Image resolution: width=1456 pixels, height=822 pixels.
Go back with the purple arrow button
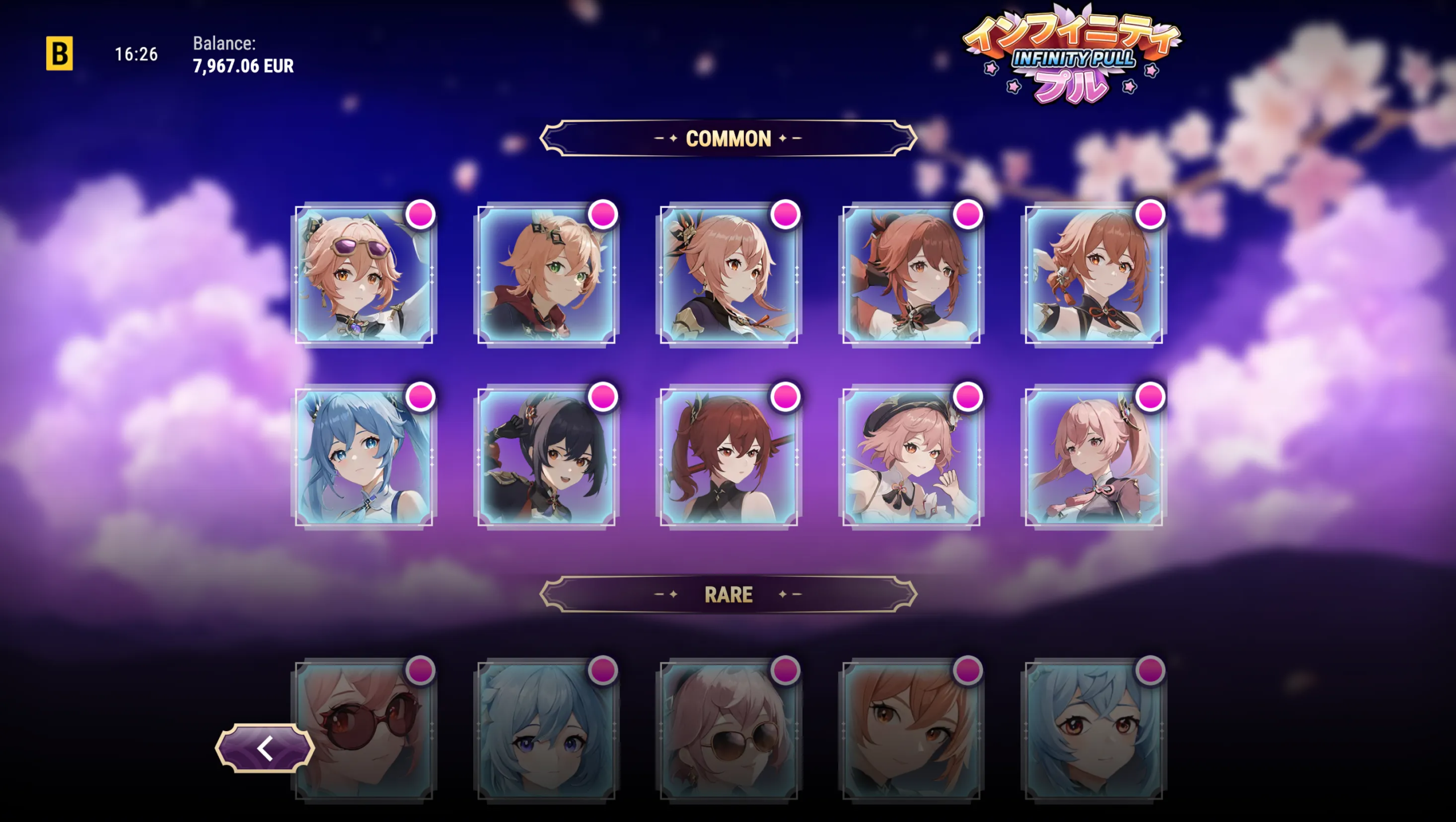[264, 748]
